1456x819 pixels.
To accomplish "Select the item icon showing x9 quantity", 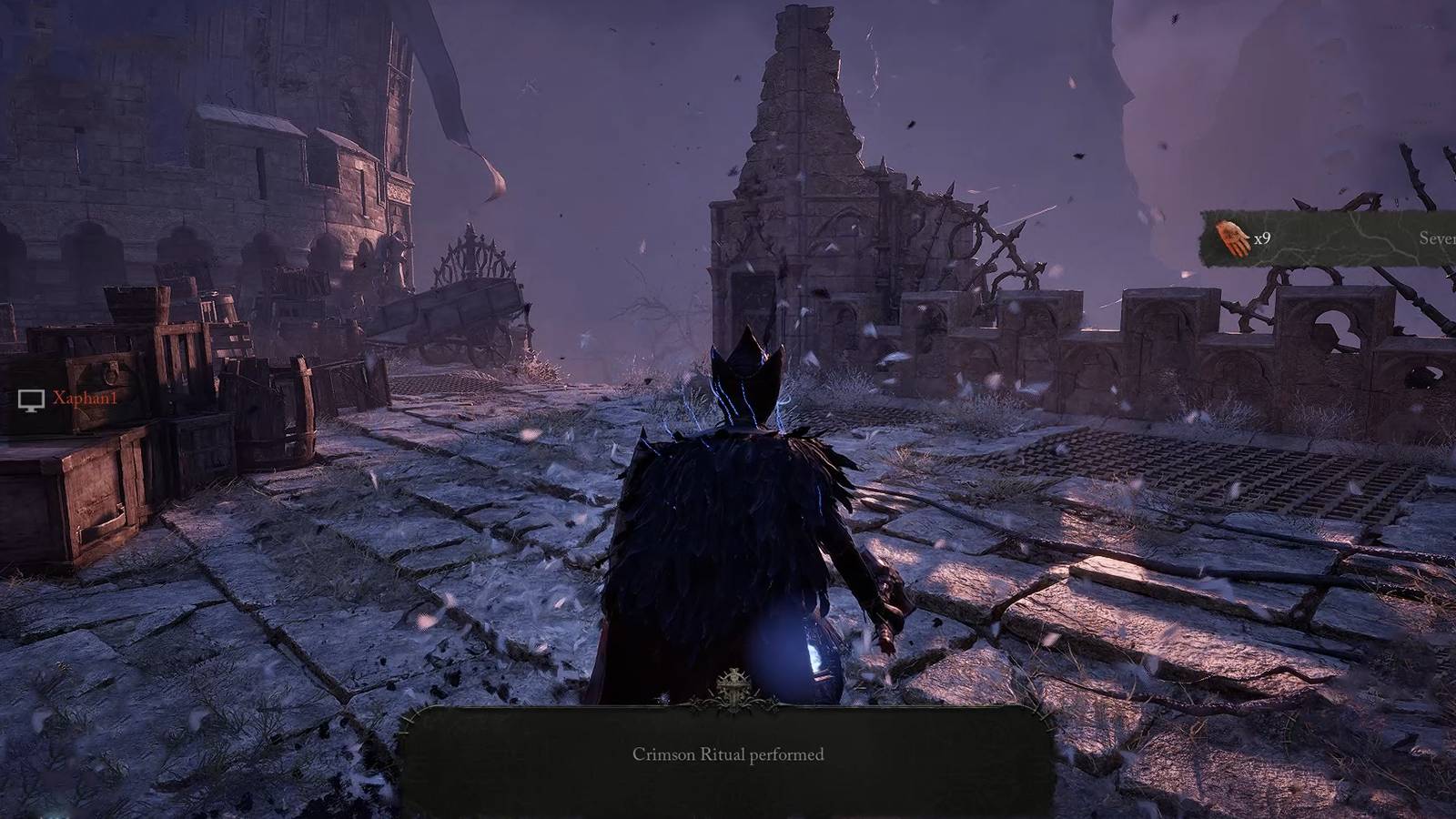I will pyautogui.click(x=1232, y=238).
